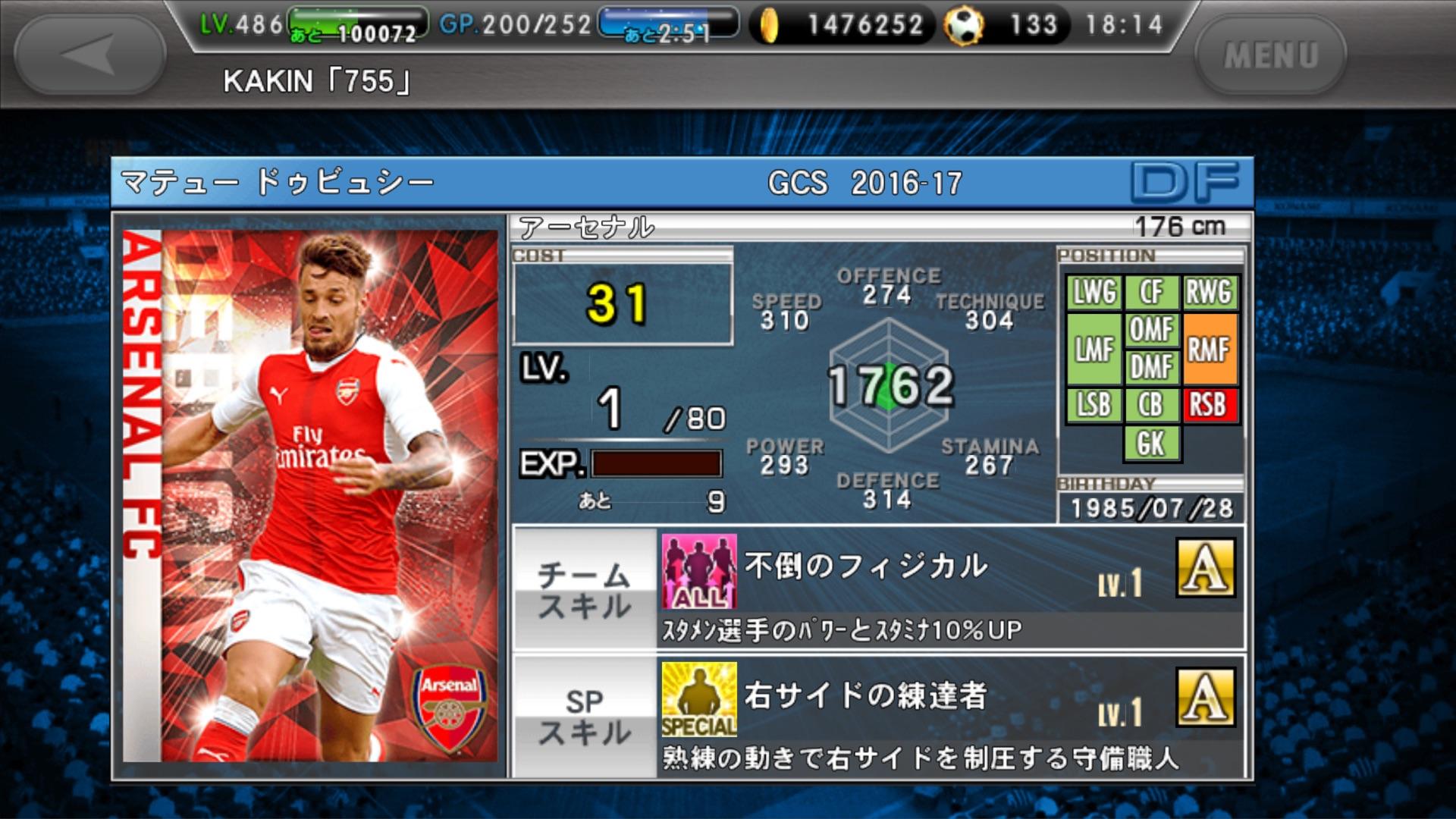
Task: Open the MENU button
Action: pyautogui.click(x=1270, y=55)
